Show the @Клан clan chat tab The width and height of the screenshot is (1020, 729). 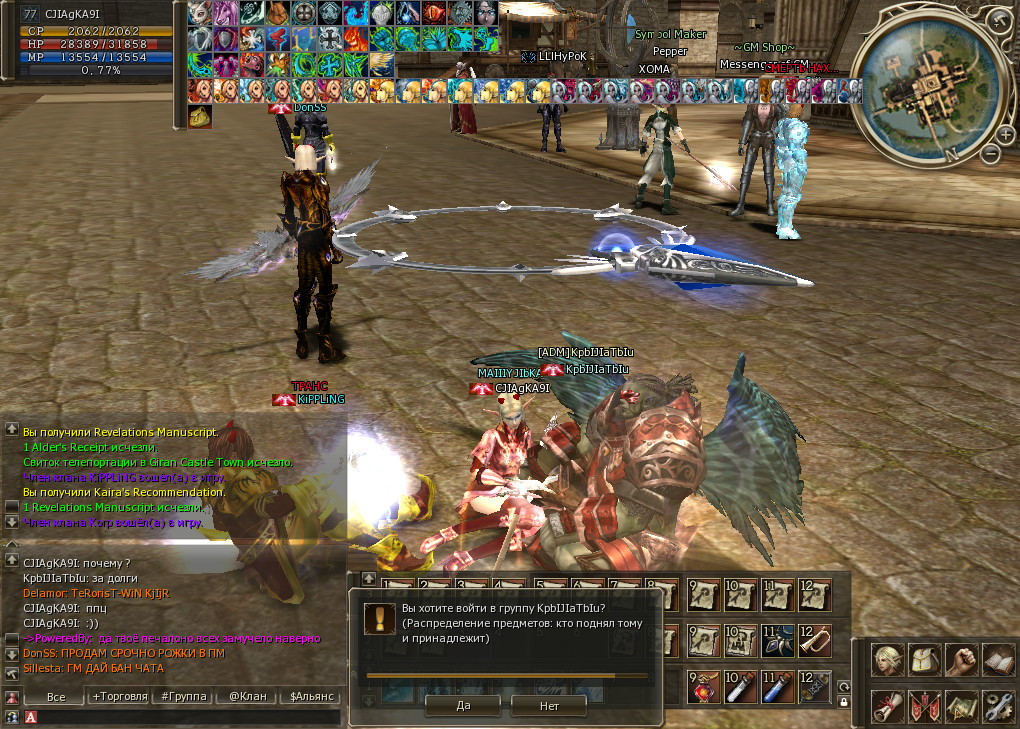(244, 697)
